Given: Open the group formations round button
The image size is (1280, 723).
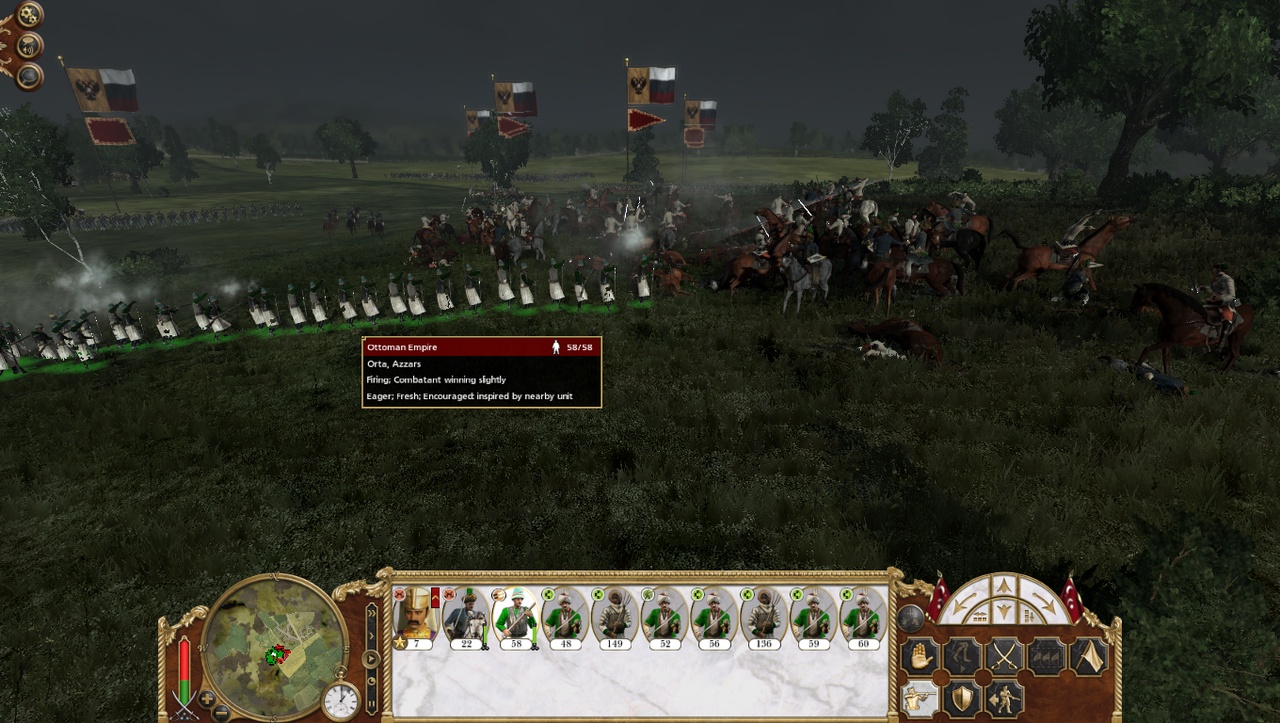Looking at the screenshot, I should pyautogui.click(x=910, y=618).
